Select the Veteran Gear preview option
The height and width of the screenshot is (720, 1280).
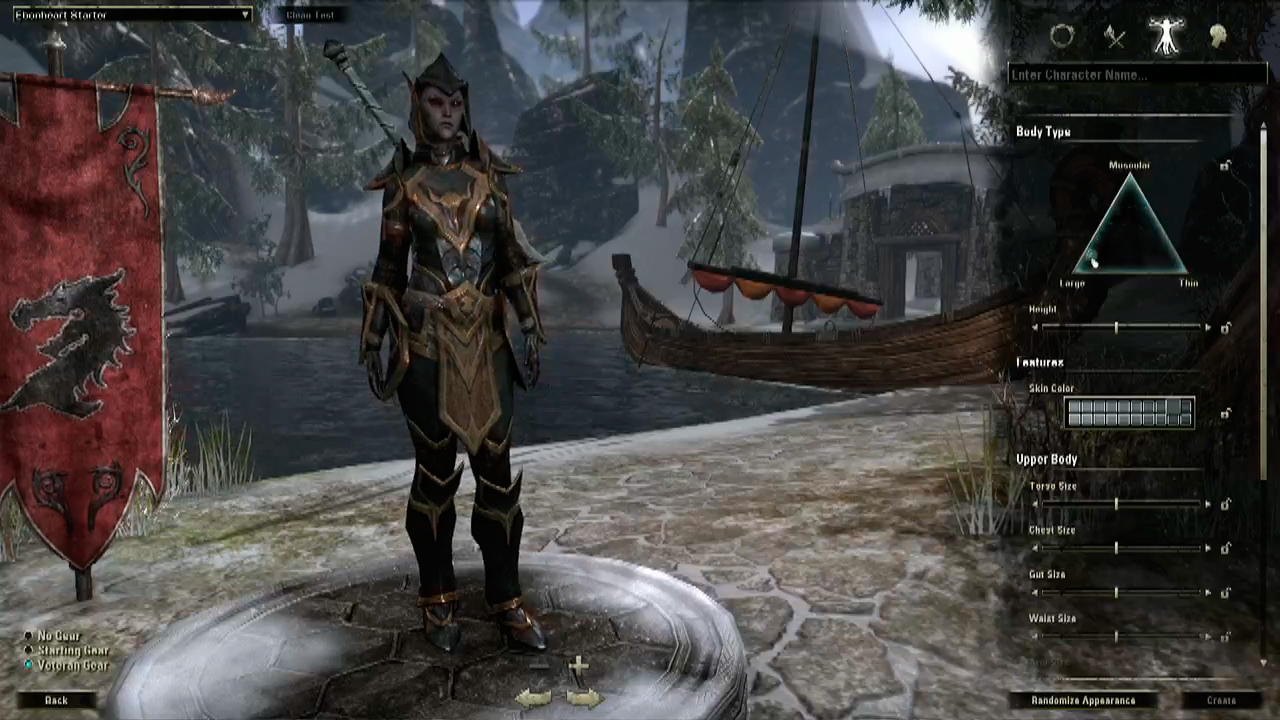click(x=29, y=665)
